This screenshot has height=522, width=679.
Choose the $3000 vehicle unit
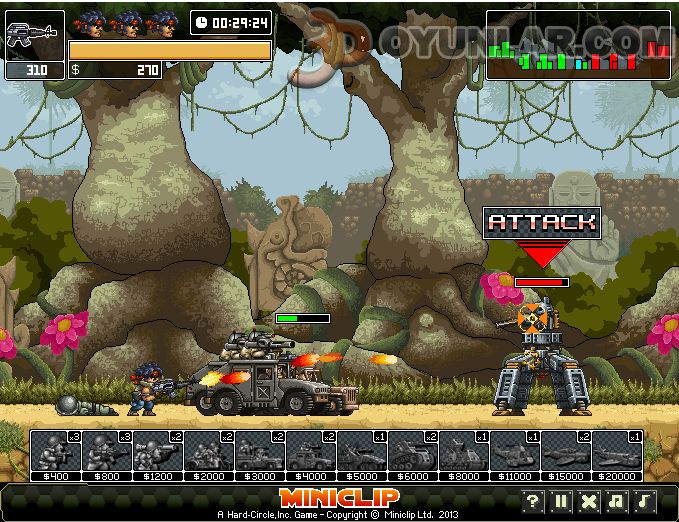click(260, 451)
